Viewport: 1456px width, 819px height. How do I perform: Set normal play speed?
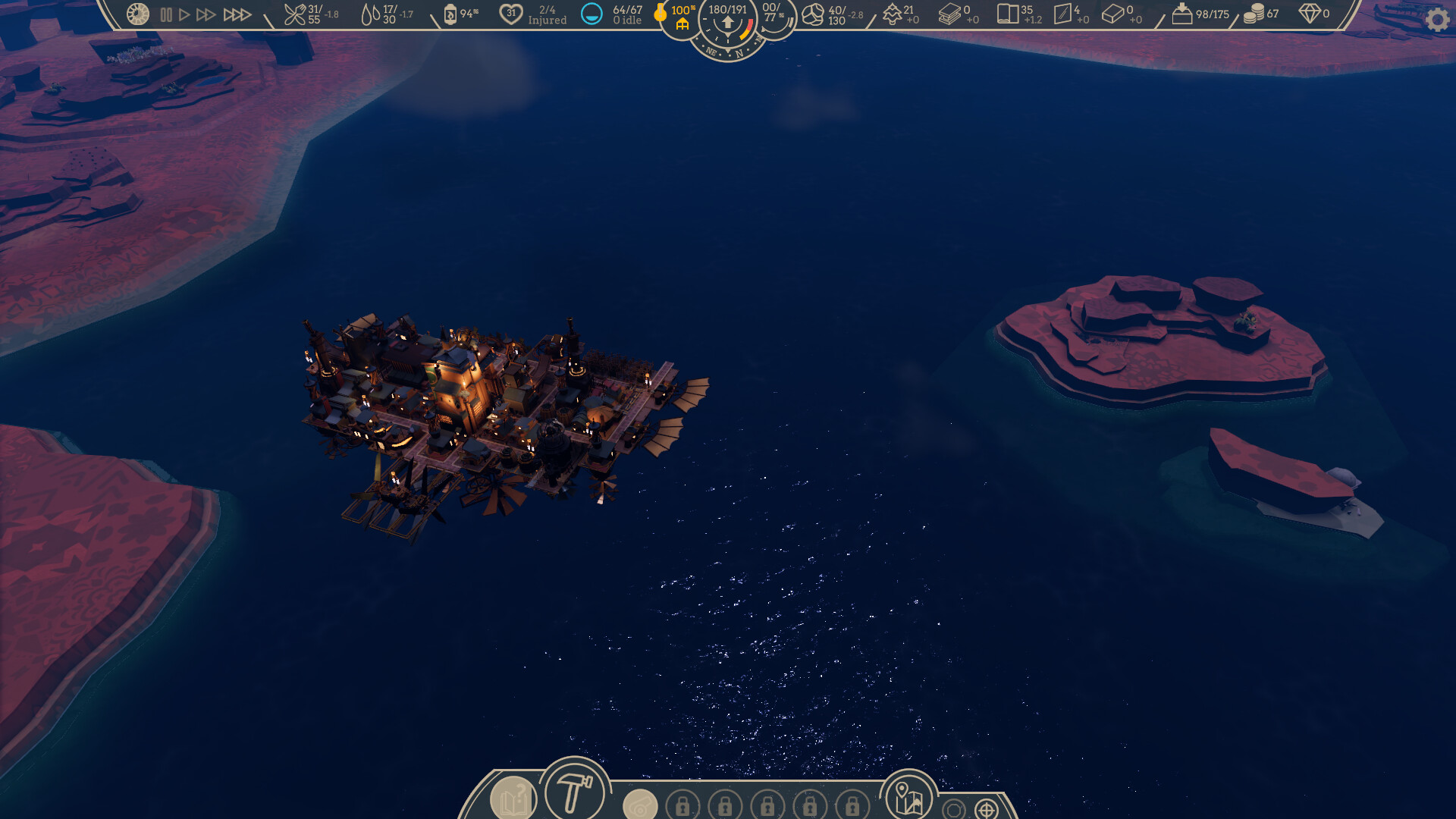184,13
